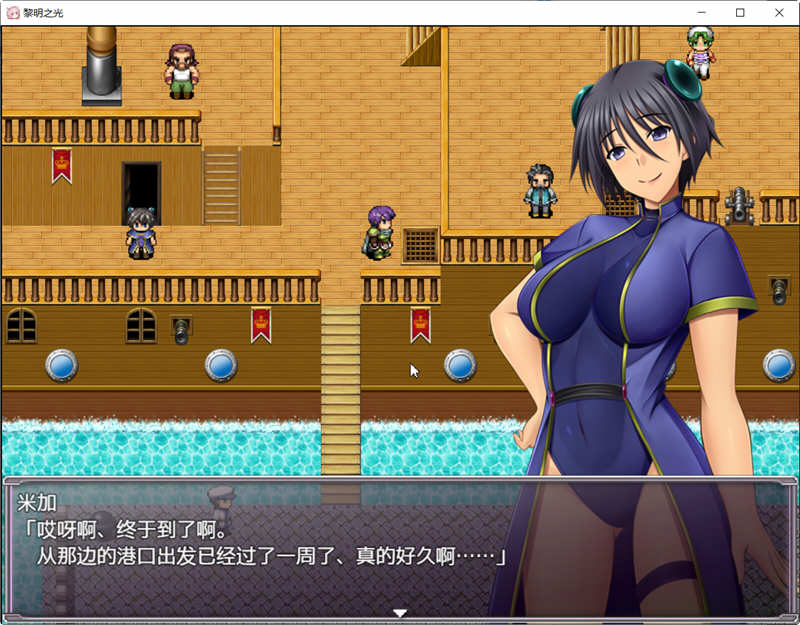The width and height of the screenshot is (800, 625).
Task: Maximize the game window
Action: 740,13
